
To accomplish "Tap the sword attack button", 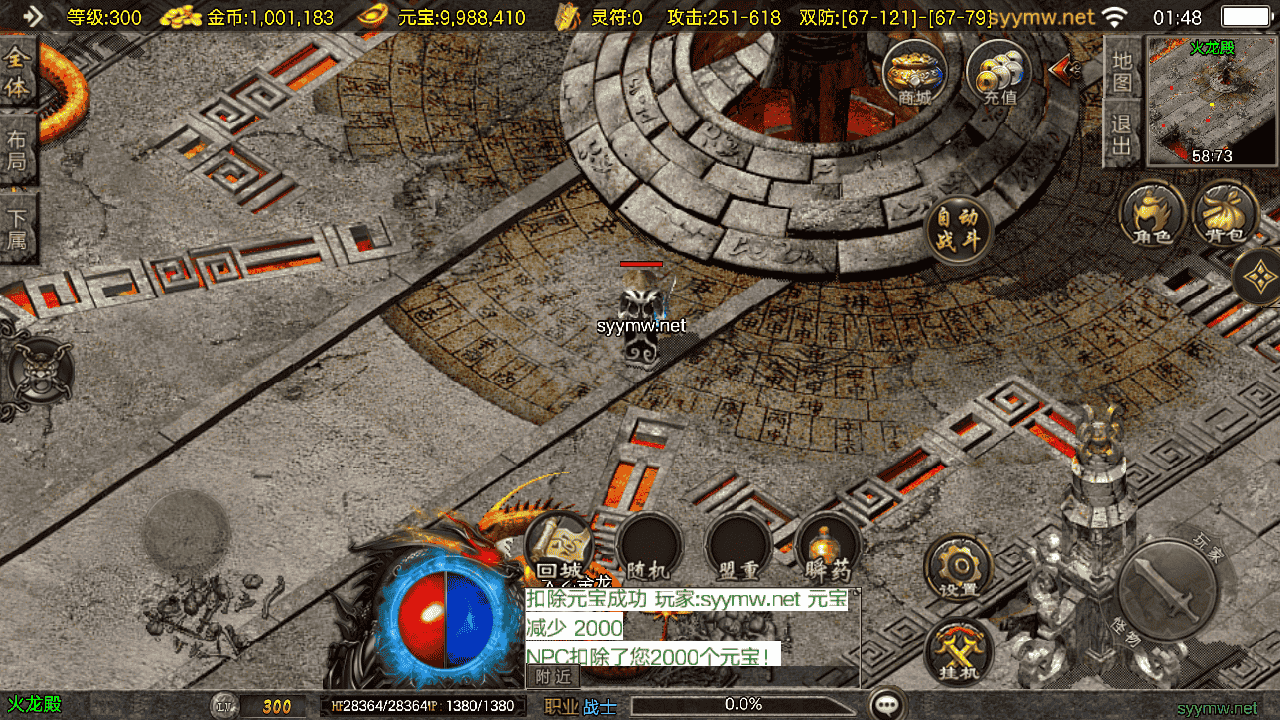I will (1167, 590).
